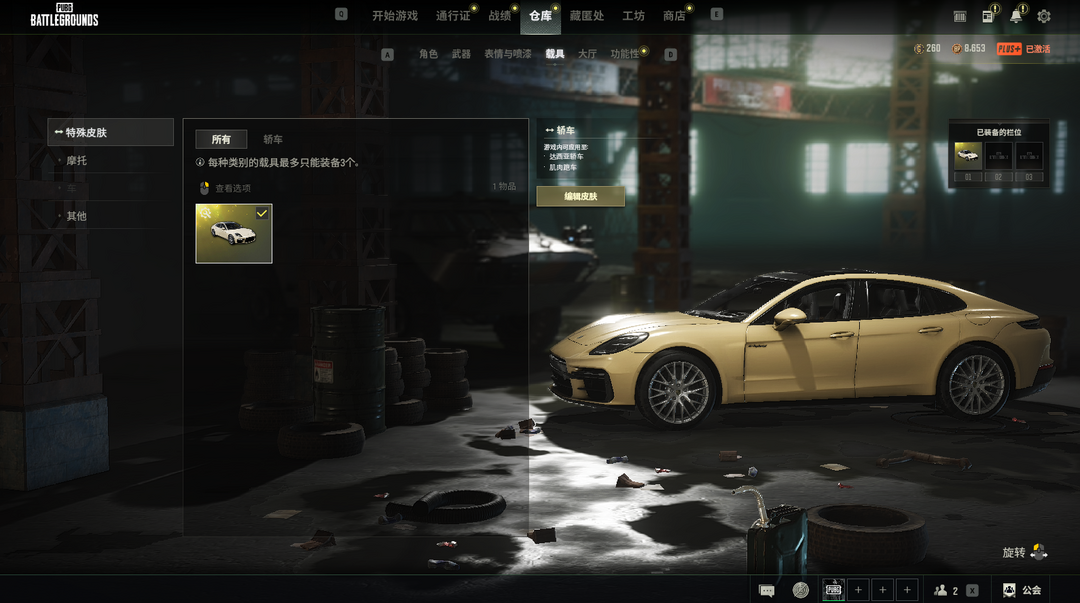Open the 开始游戏 (Play) menu
The height and width of the screenshot is (603, 1080).
(394, 16)
